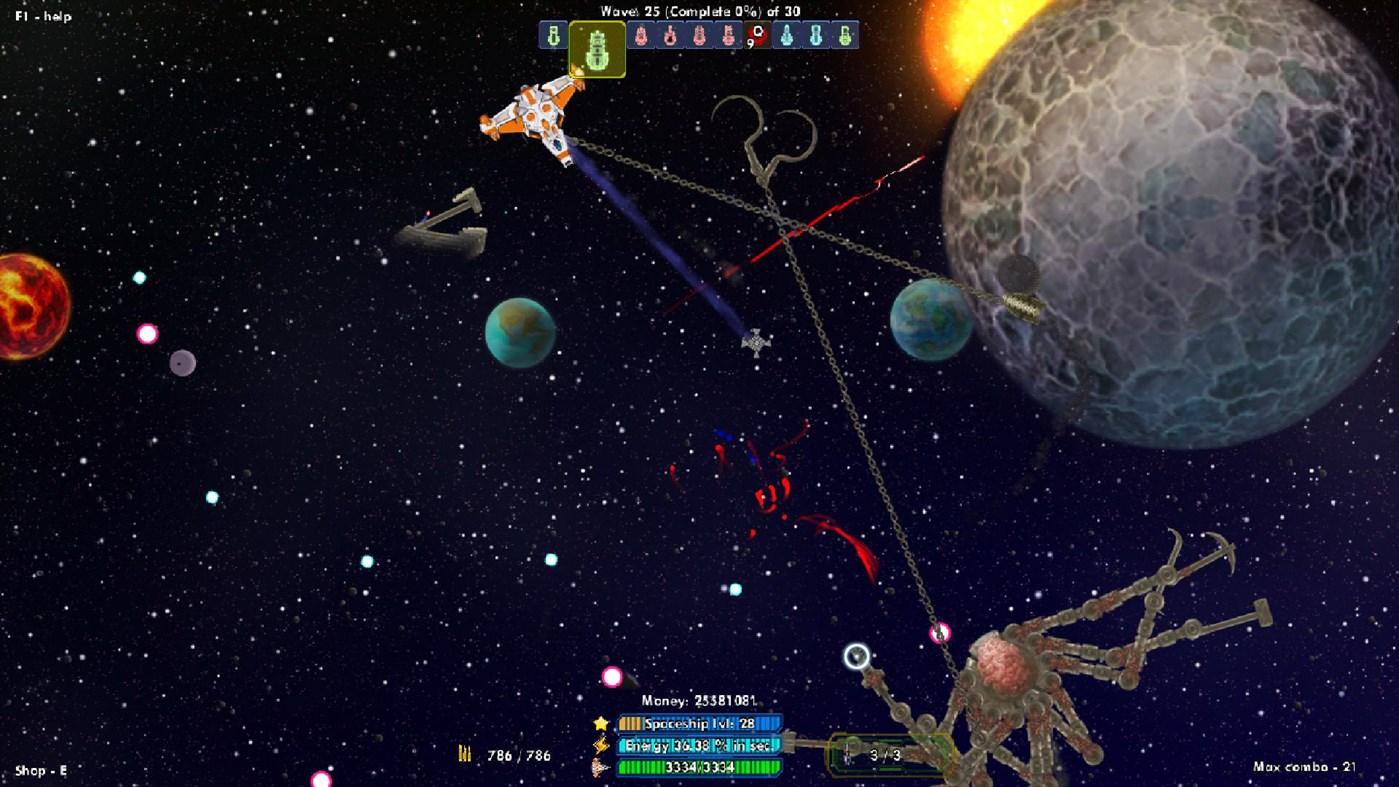Image resolution: width=1399 pixels, height=787 pixels.
Task: Select the Q bomb slot showing 9 charges
Action: [x=757, y=37]
